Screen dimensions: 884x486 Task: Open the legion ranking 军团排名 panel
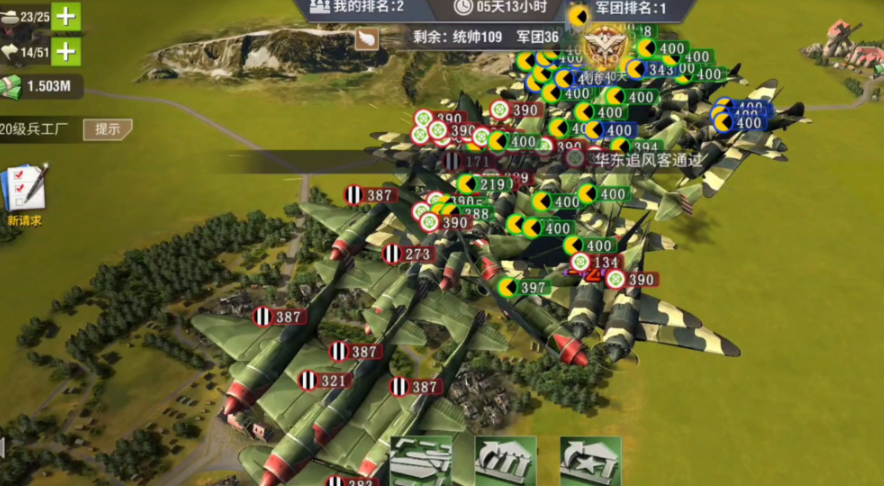[x=630, y=8]
